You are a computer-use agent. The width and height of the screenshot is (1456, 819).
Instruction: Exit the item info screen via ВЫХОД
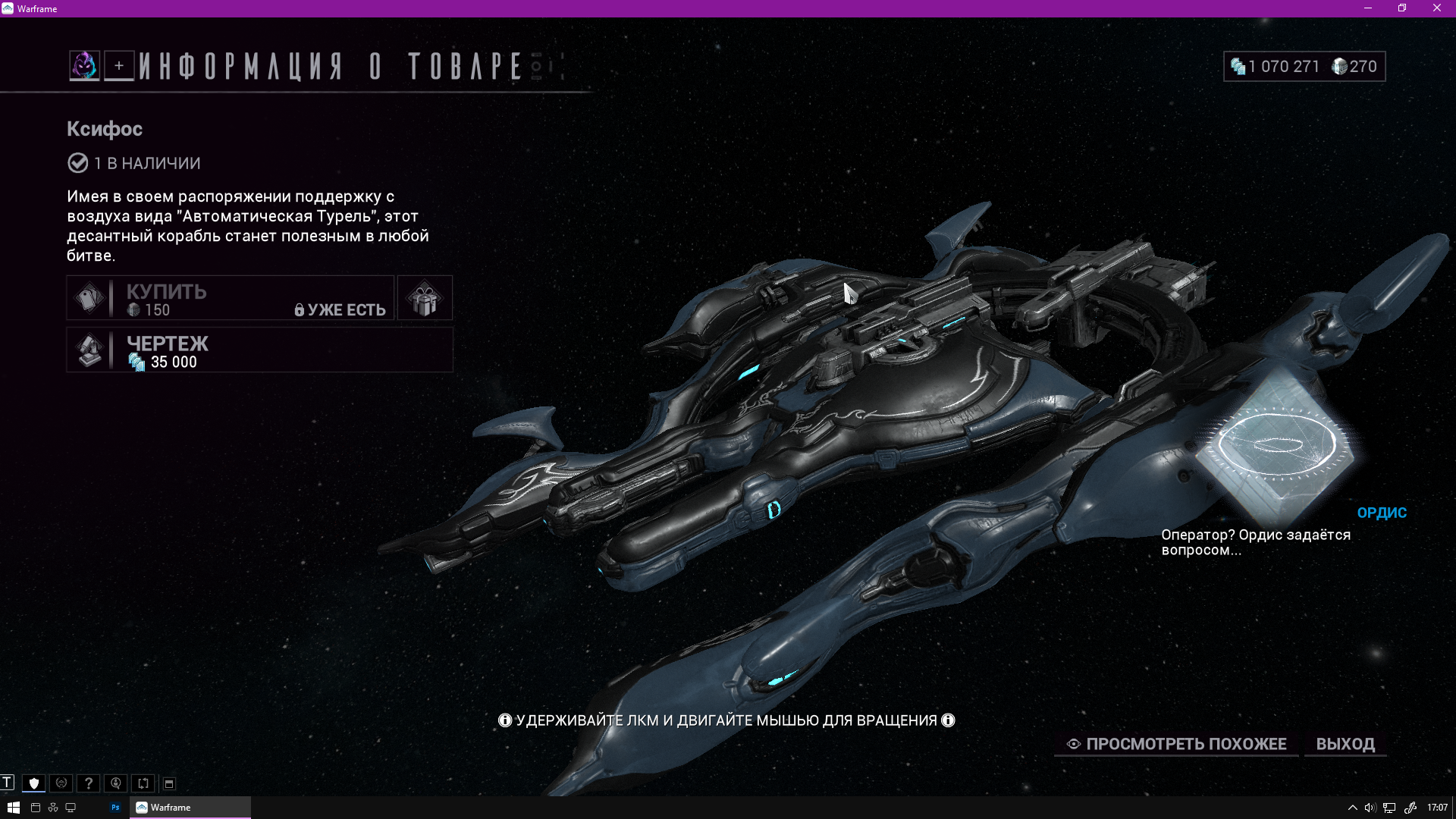pyautogui.click(x=1345, y=744)
